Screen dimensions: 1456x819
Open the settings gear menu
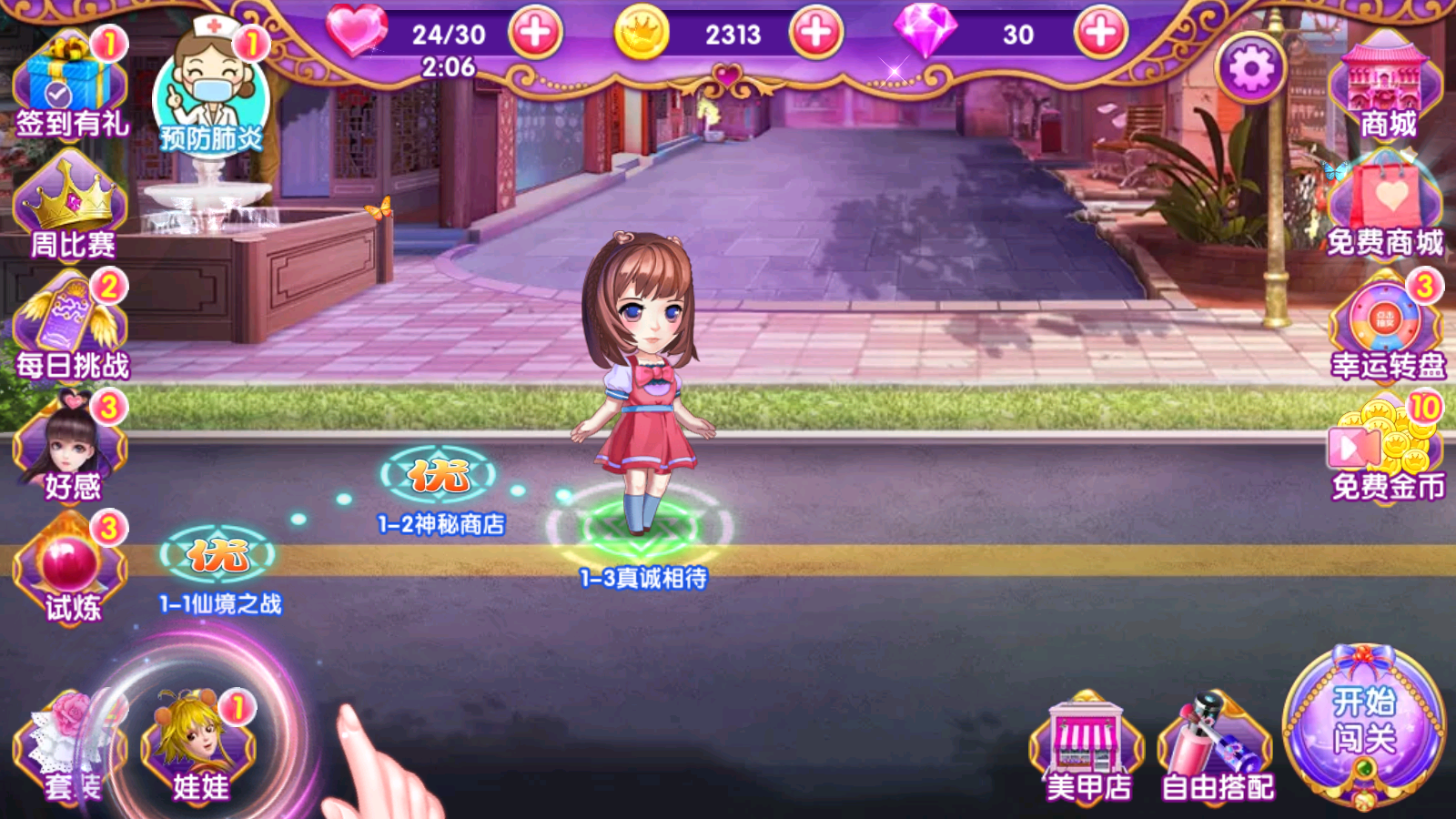1251,68
